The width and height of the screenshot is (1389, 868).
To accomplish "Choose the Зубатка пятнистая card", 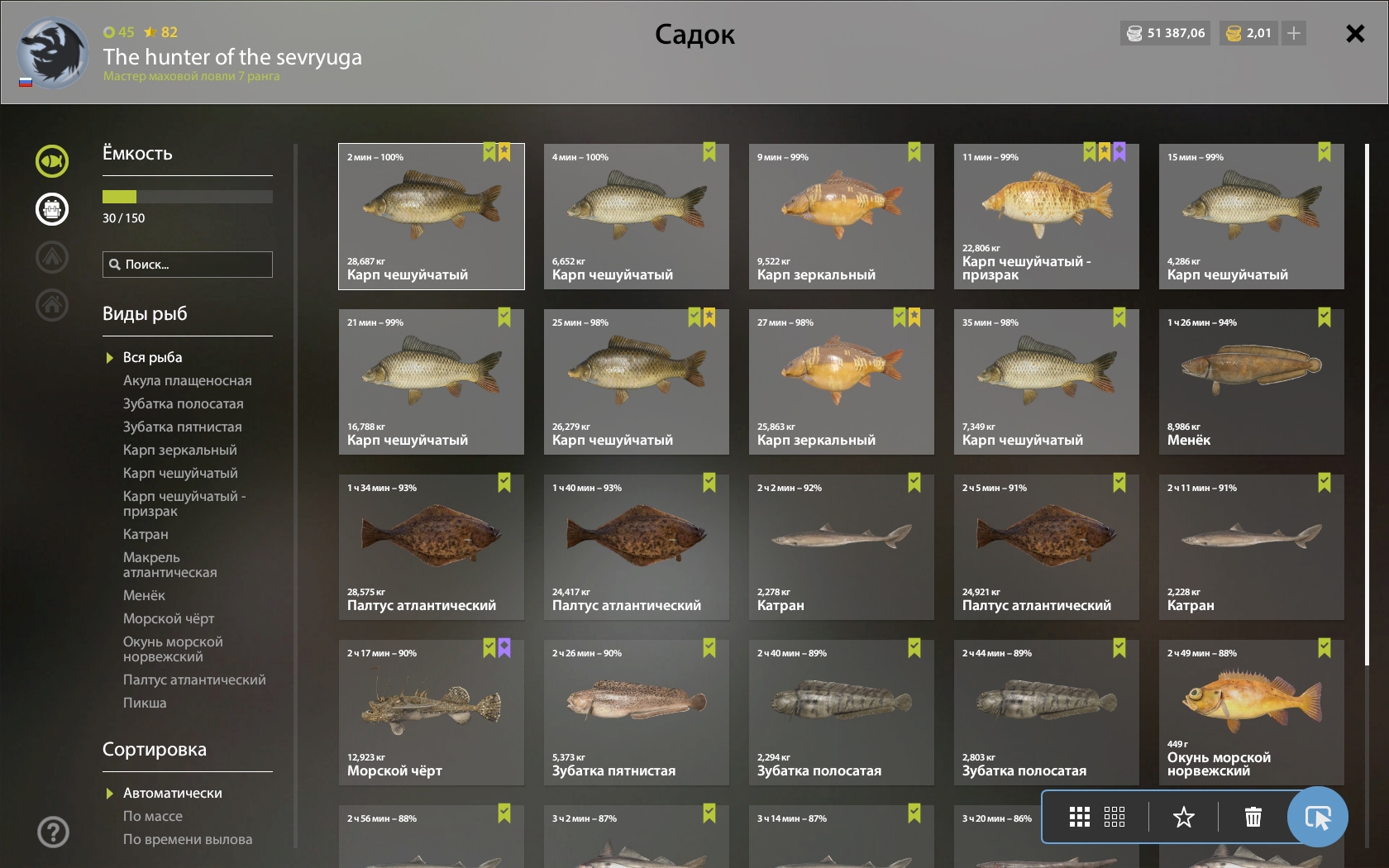I will click(636, 713).
